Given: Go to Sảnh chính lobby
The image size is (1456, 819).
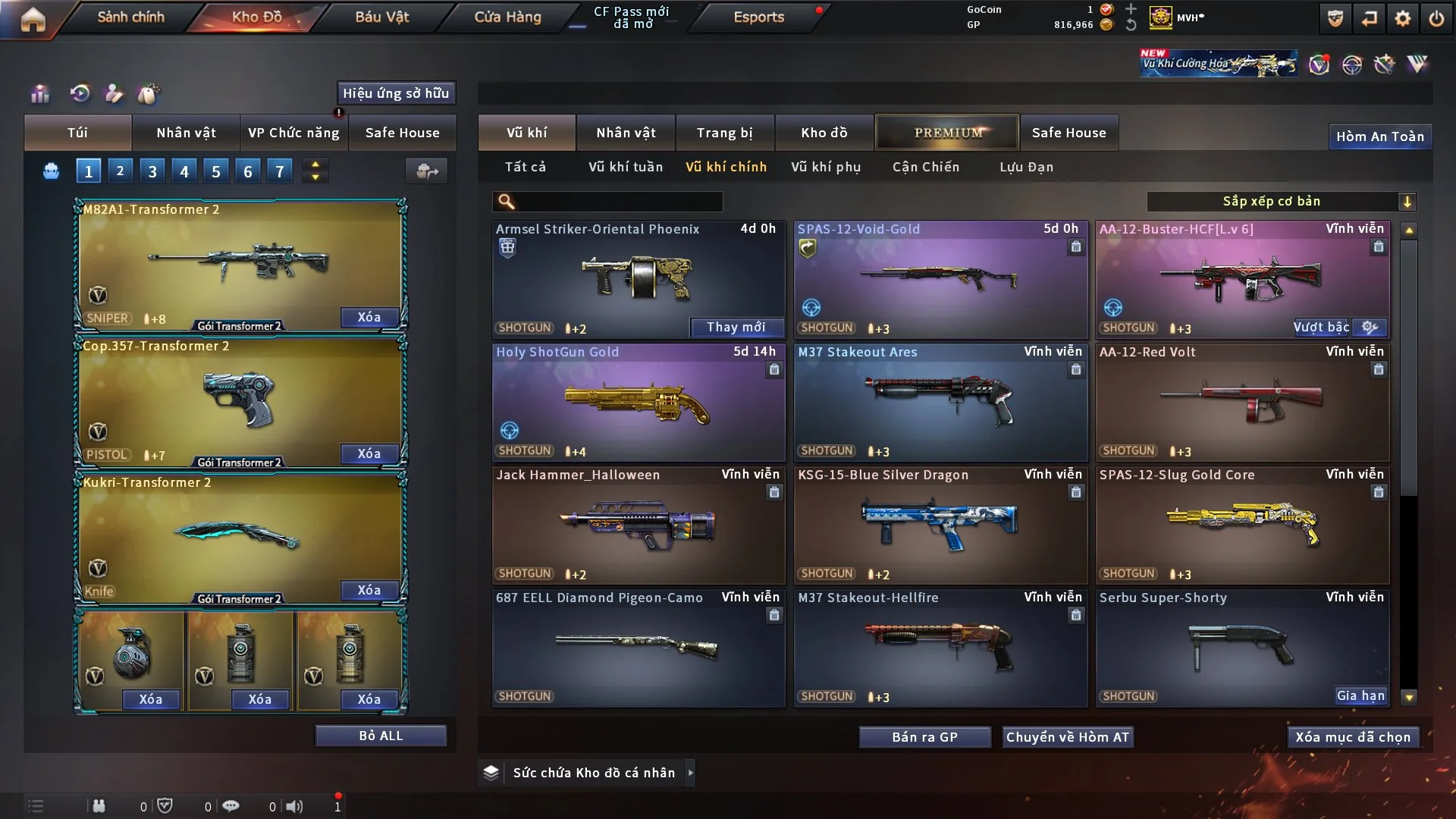Looking at the screenshot, I should 130,17.
